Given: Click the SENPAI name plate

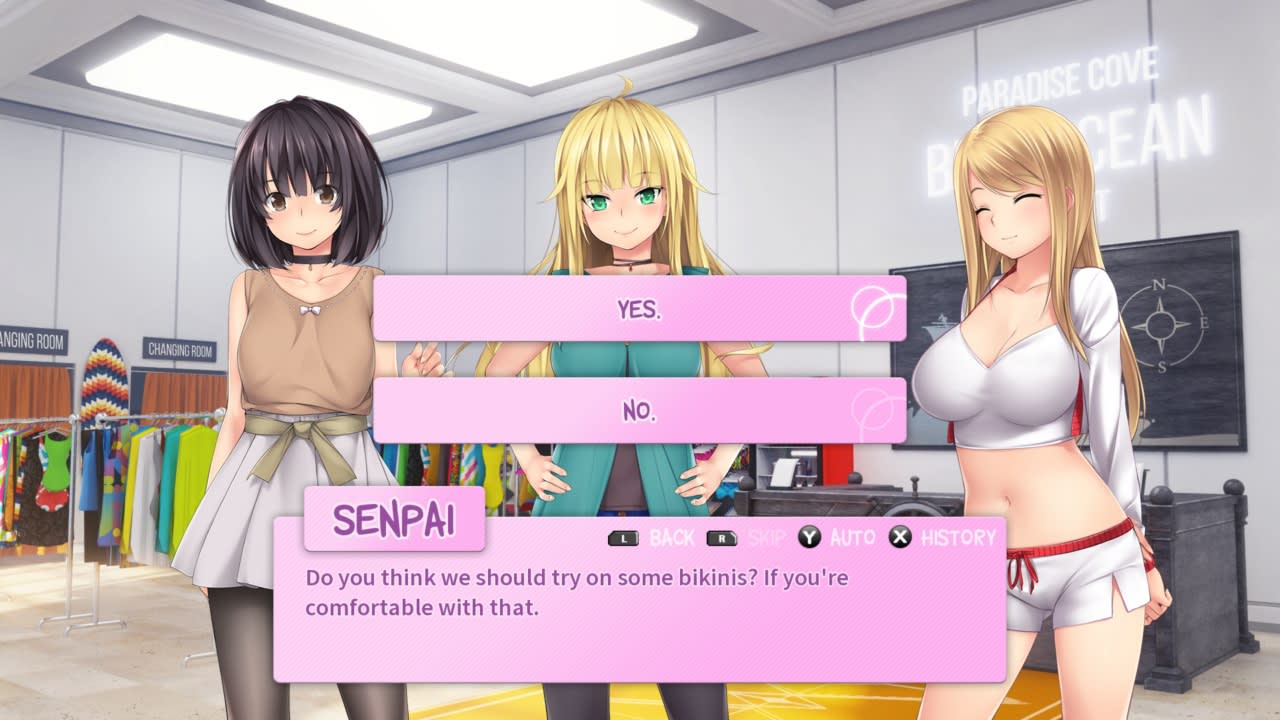Looking at the screenshot, I should coord(394,518).
